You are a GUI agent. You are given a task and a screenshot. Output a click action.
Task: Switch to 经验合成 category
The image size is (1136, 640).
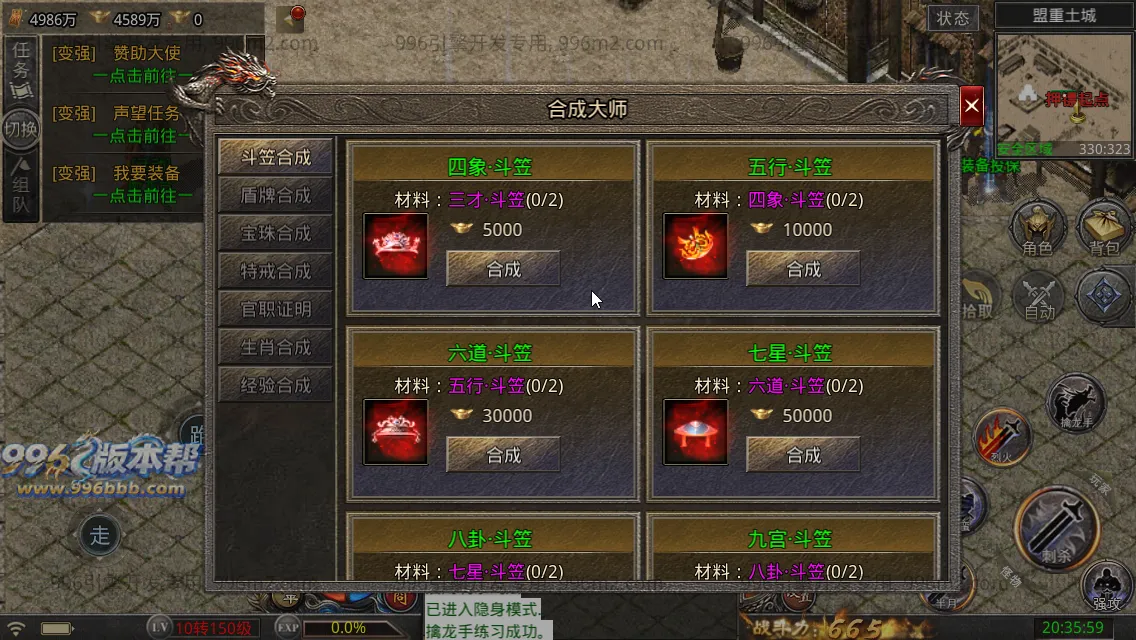coord(276,386)
